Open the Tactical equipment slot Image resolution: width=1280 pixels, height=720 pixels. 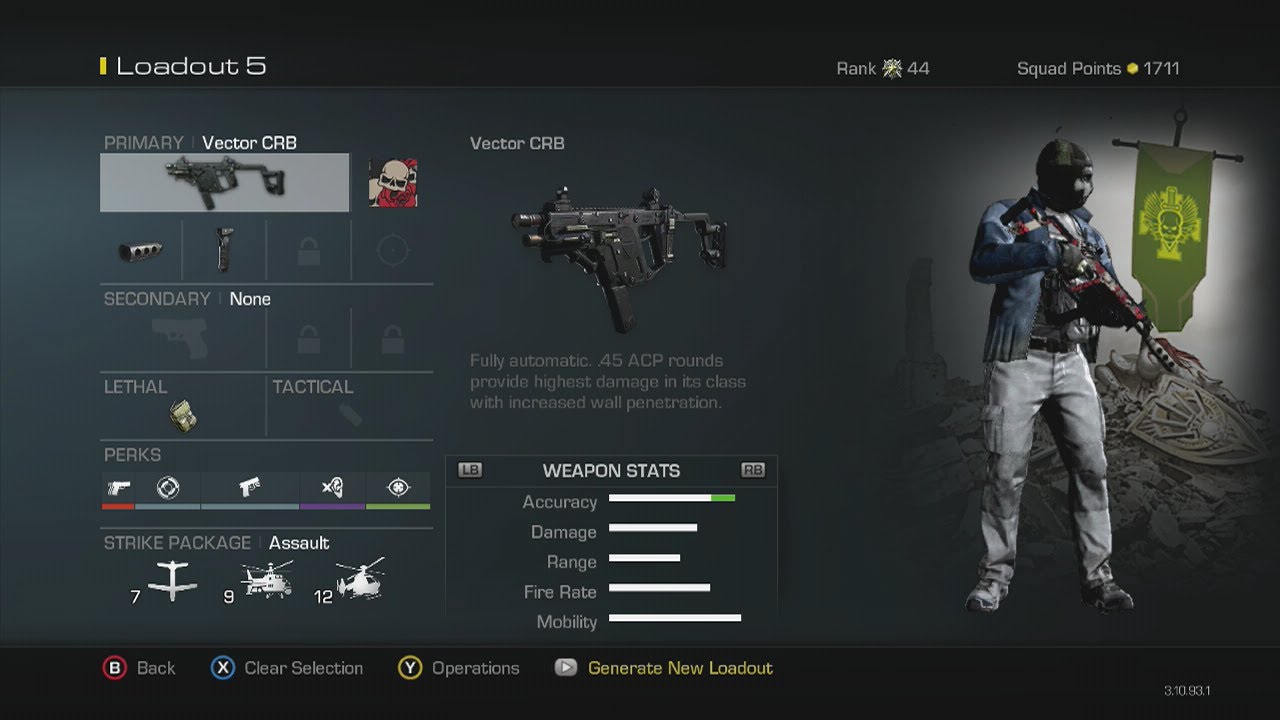350,414
